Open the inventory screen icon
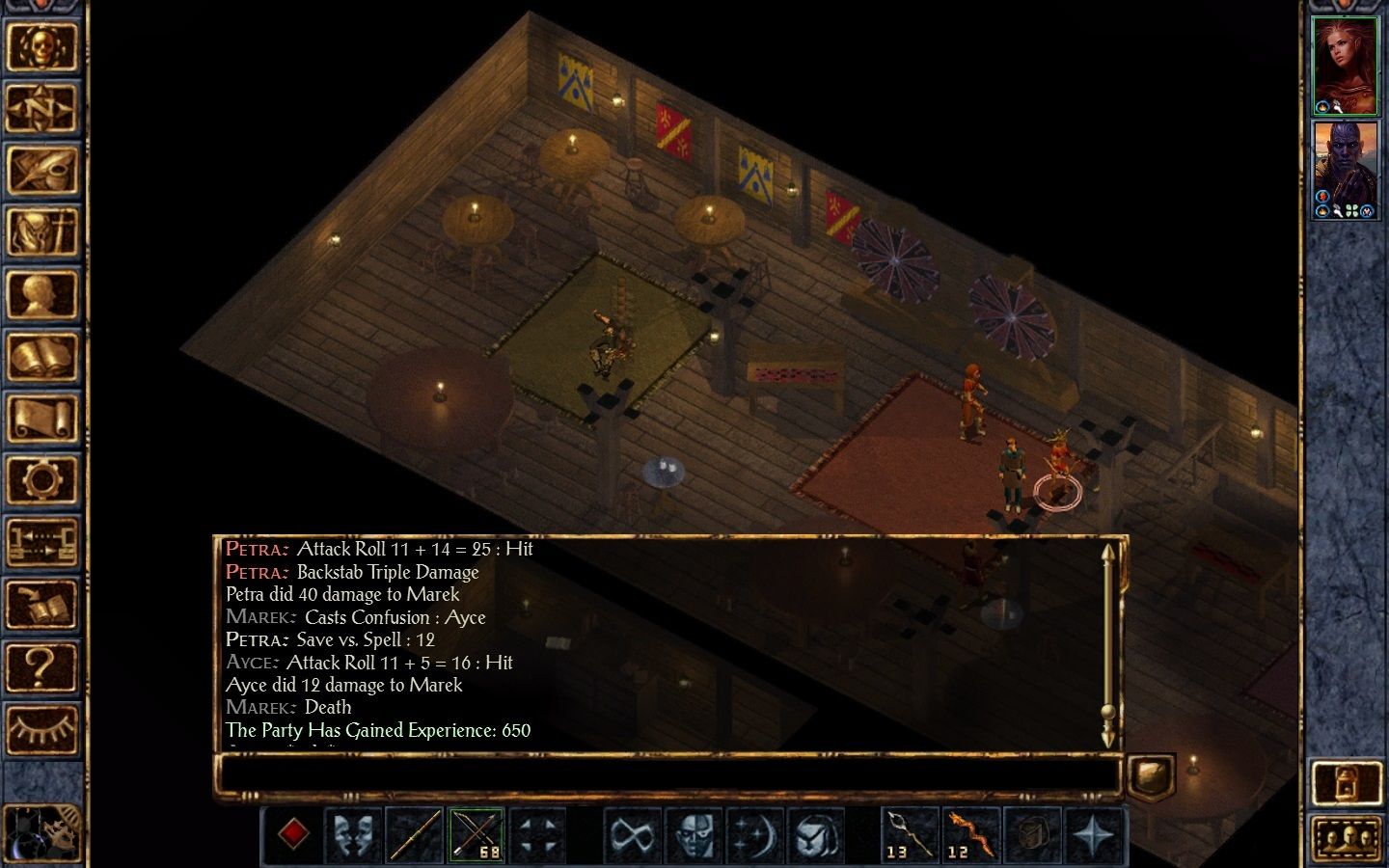 pyautogui.click(x=46, y=231)
